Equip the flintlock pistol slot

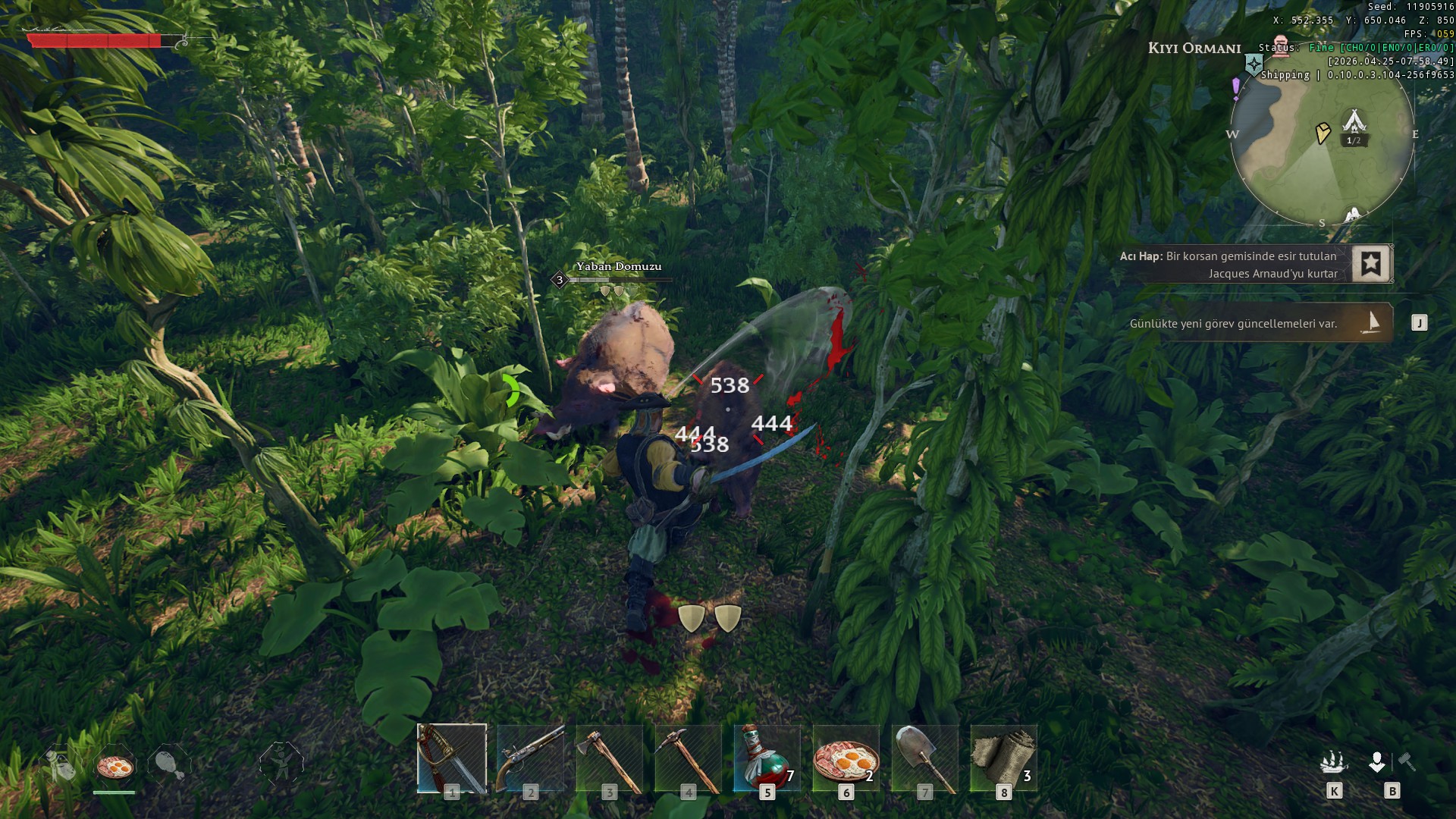531,758
